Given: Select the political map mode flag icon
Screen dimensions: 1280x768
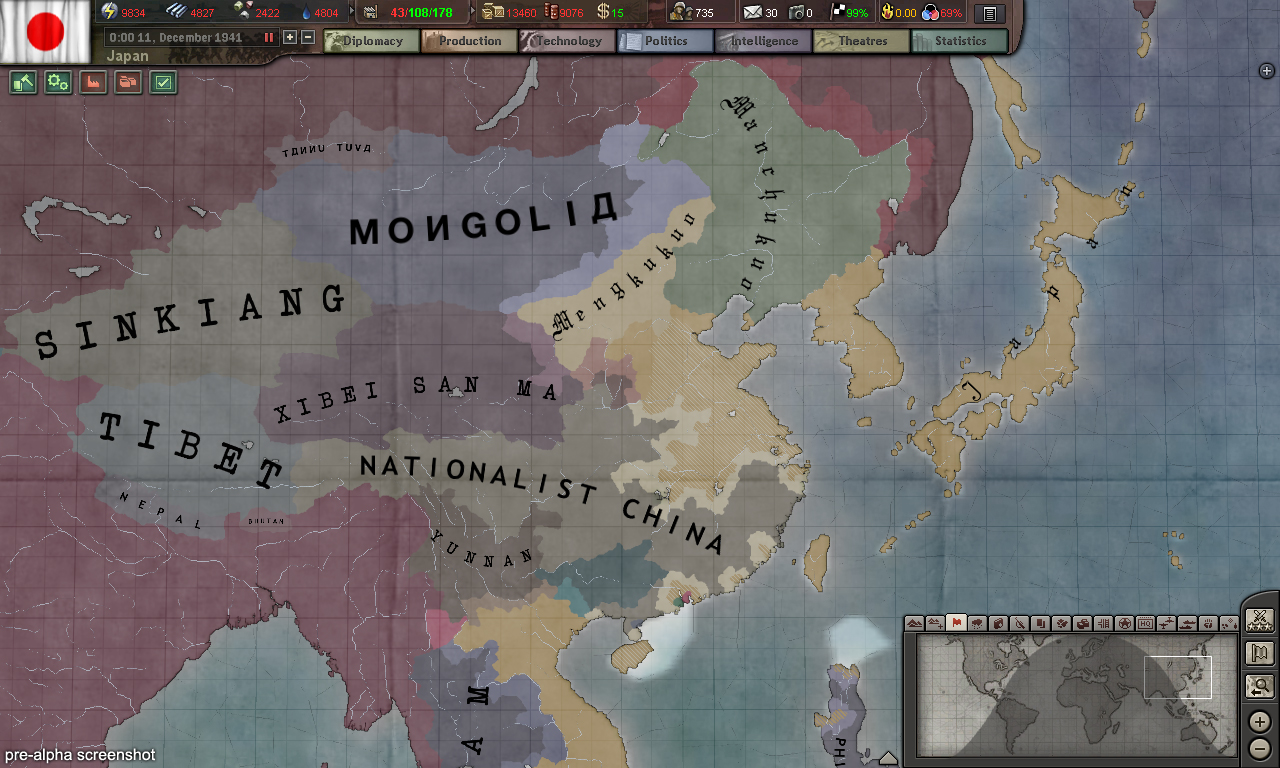Looking at the screenshot, I should (956, 625).
